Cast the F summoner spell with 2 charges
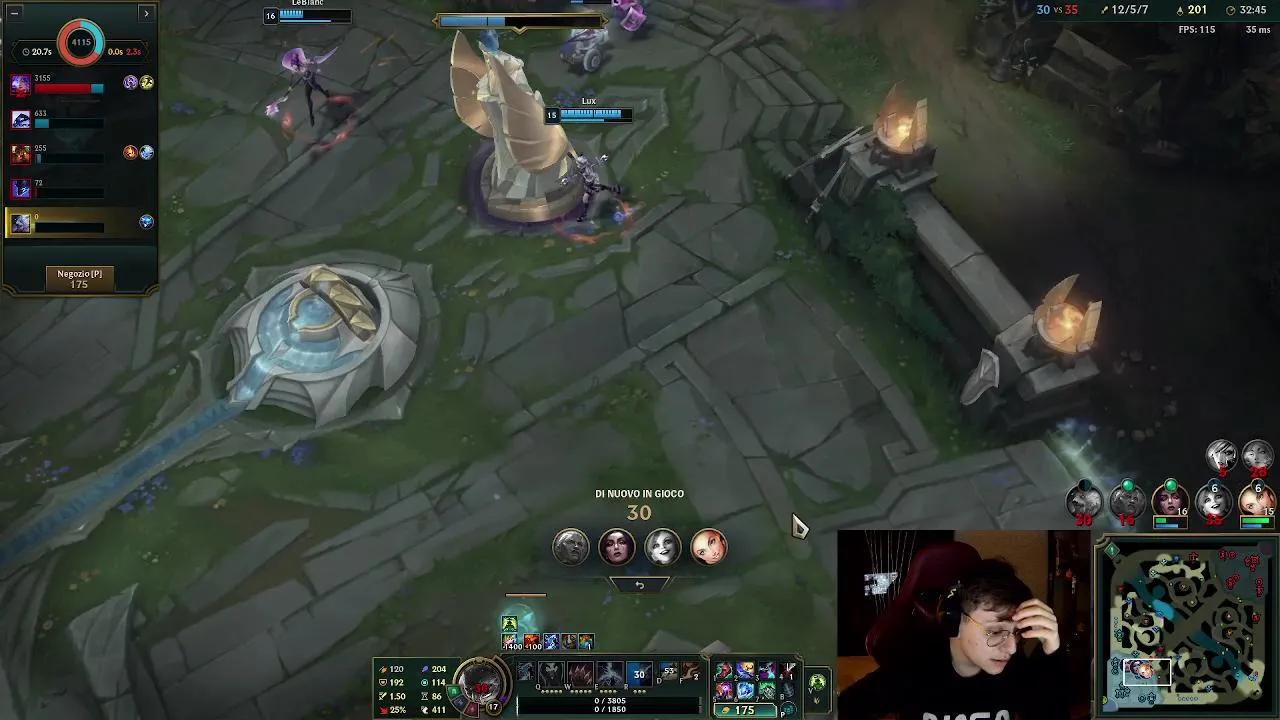Screen dimensions: 1280x720 tap(689, 672)
